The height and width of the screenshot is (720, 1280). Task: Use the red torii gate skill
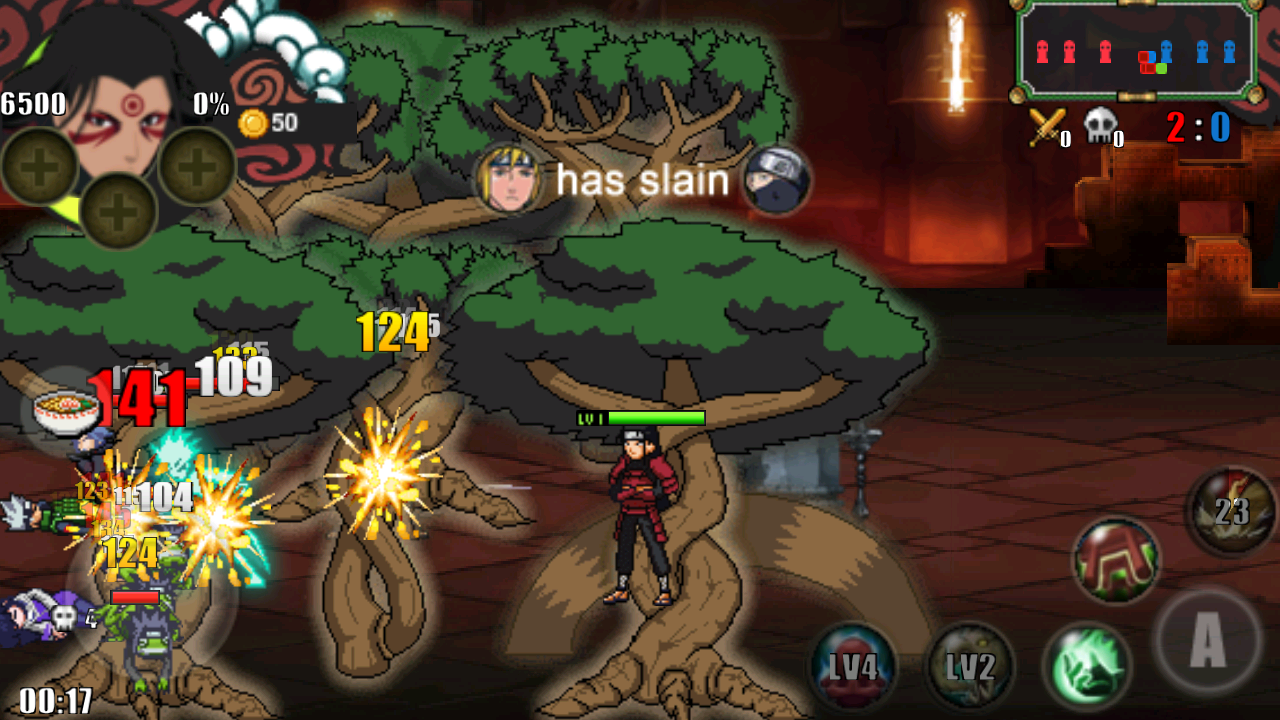[x=1116, y=560]
